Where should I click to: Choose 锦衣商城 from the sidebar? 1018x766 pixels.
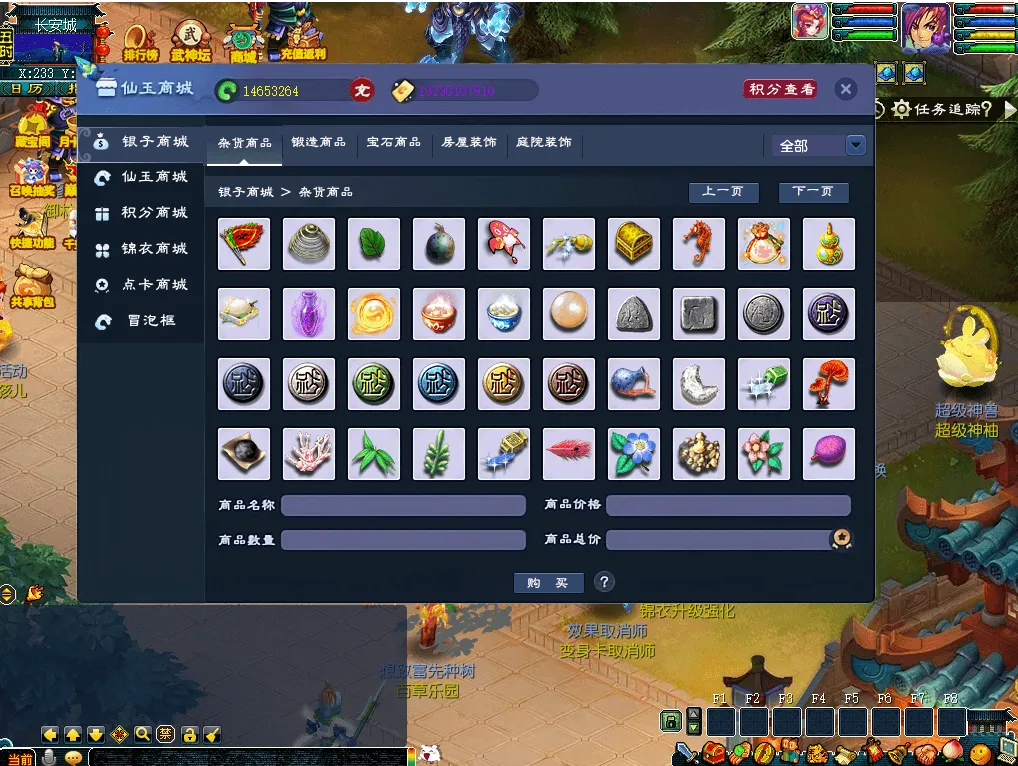coord(154,249)
